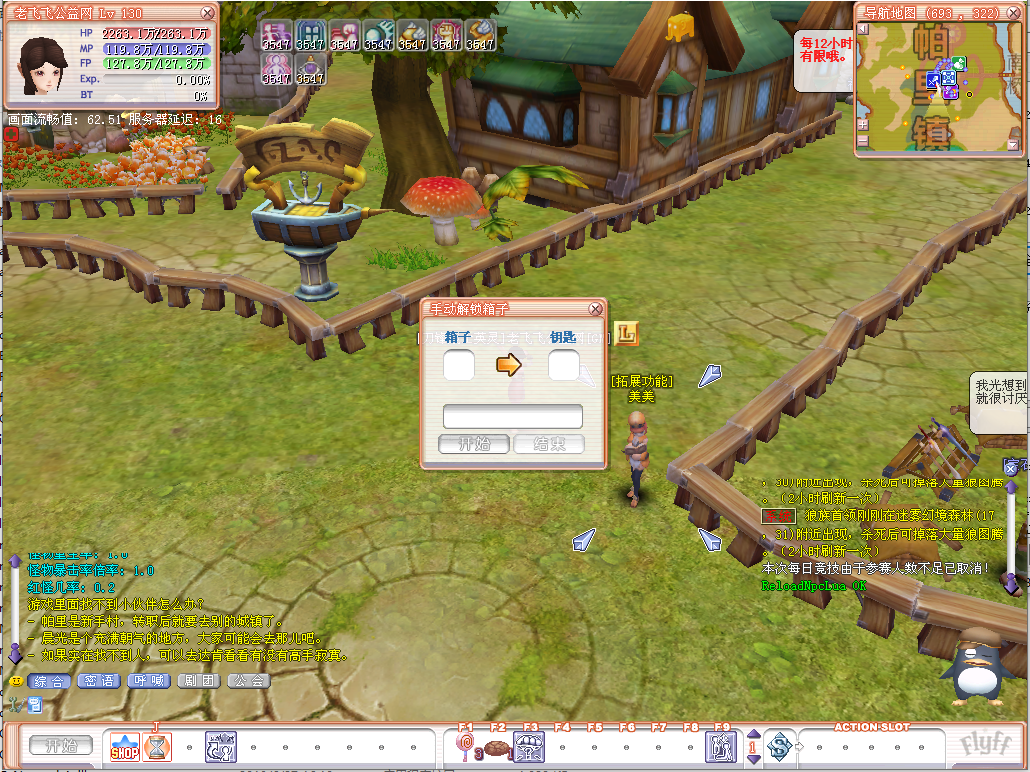The width and height of the screenshot is (1030, 772).
Task: Switch to the 综合 chat tab
Action: pyautogui.click(x=49, y=681)
